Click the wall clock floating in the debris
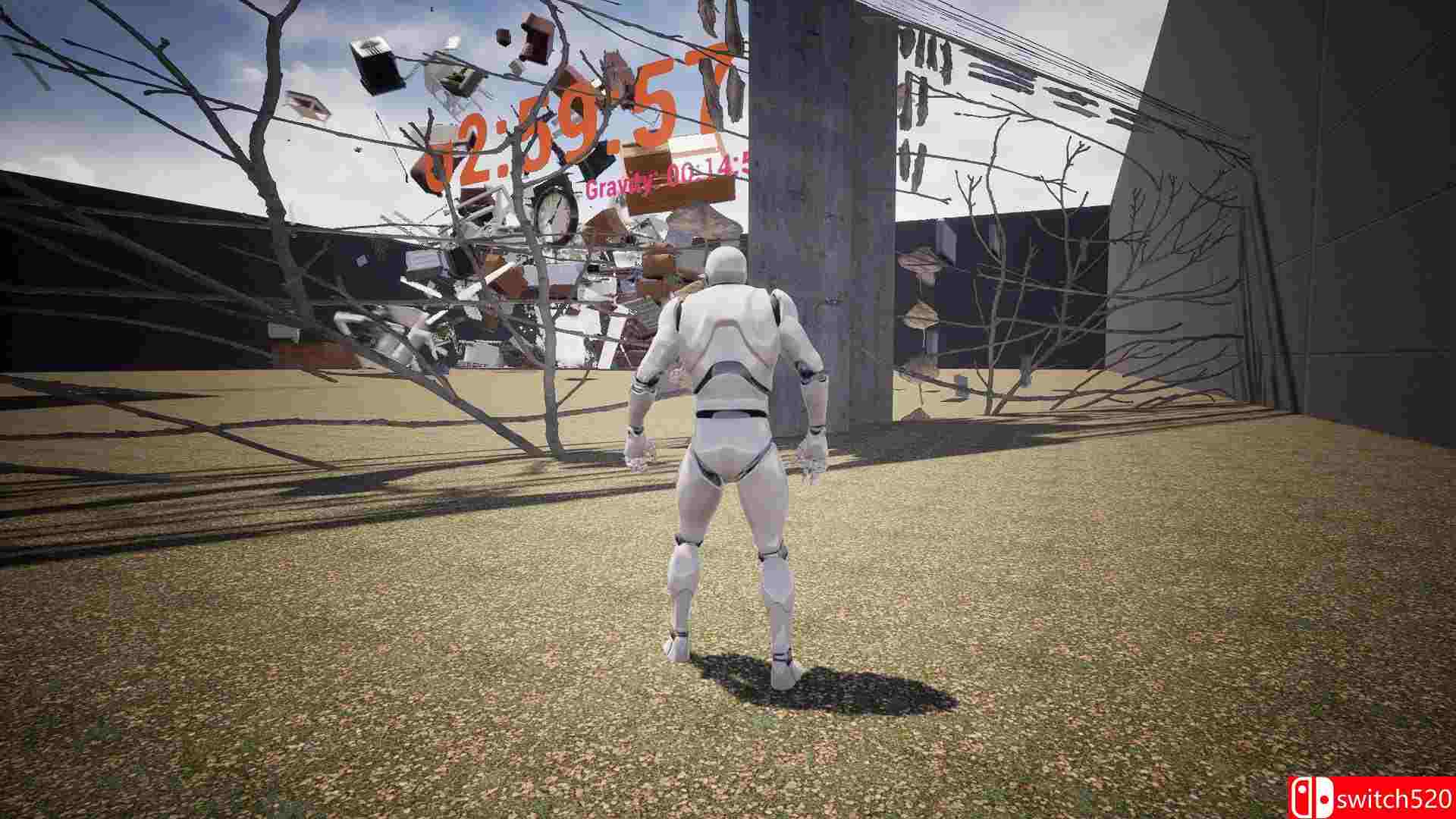This screenshot has height=819, width=1456. pos(554,212)
